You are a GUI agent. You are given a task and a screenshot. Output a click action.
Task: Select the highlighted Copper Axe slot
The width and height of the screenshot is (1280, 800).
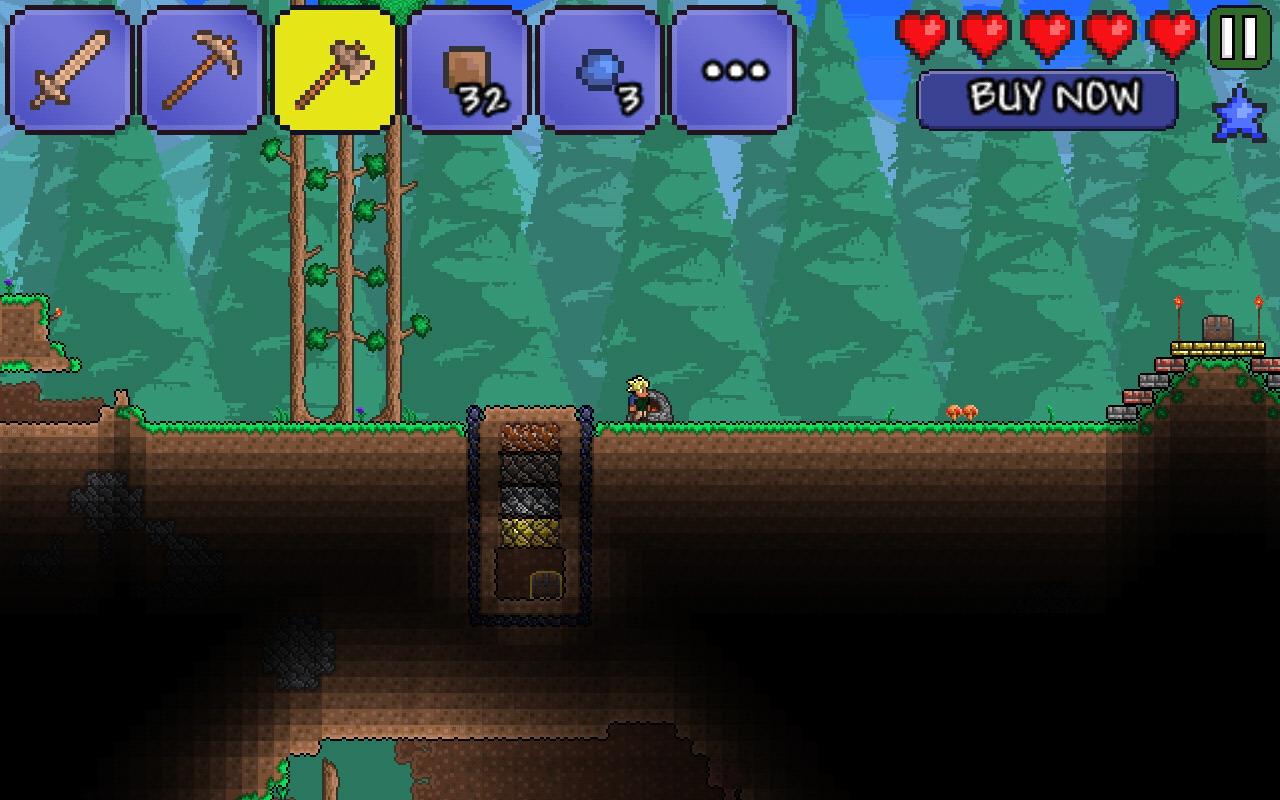pyautogui.click(x=334, y=70)
